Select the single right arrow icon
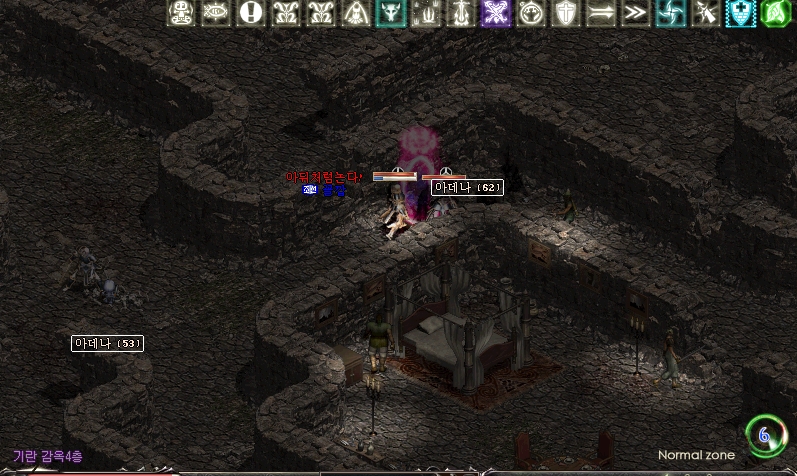 600,13
